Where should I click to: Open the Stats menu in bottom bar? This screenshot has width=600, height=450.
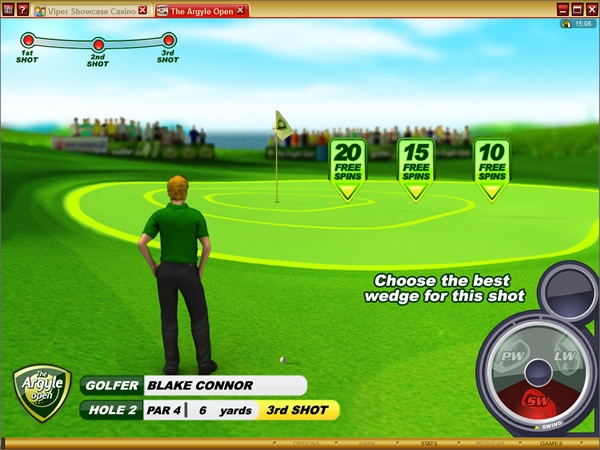429,442
